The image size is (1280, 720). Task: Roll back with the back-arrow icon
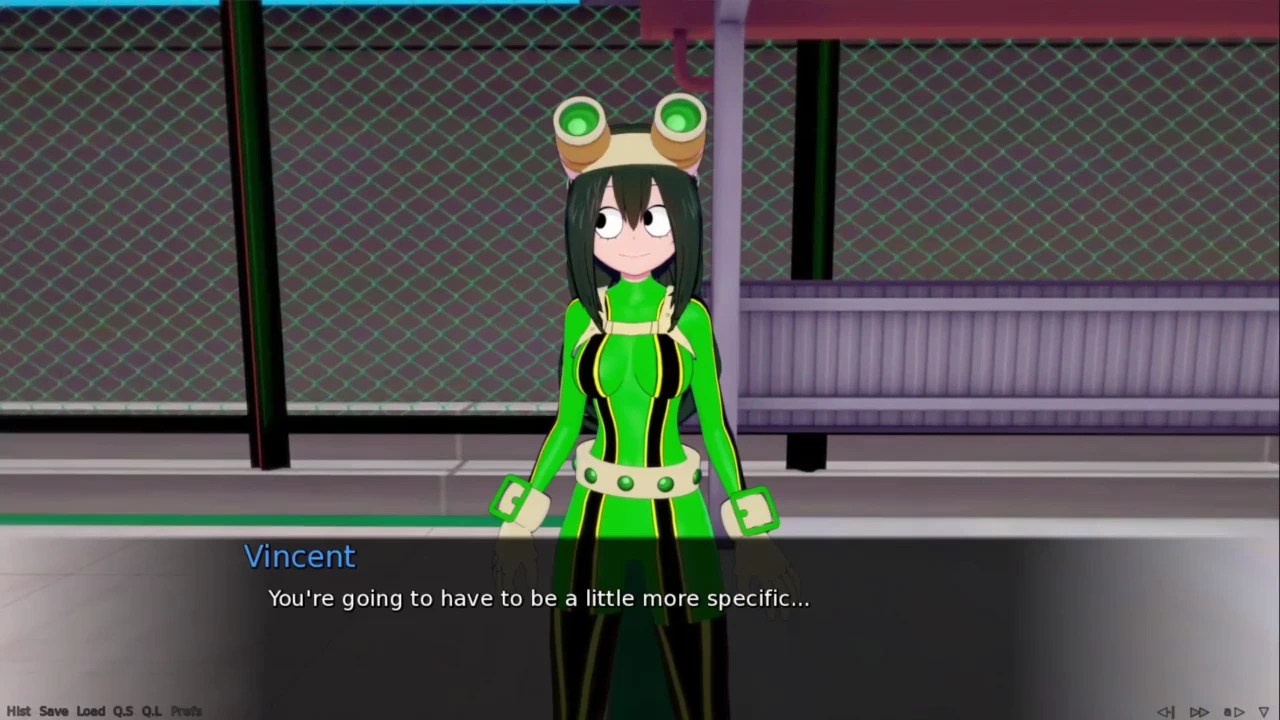tap(1166, 712)
